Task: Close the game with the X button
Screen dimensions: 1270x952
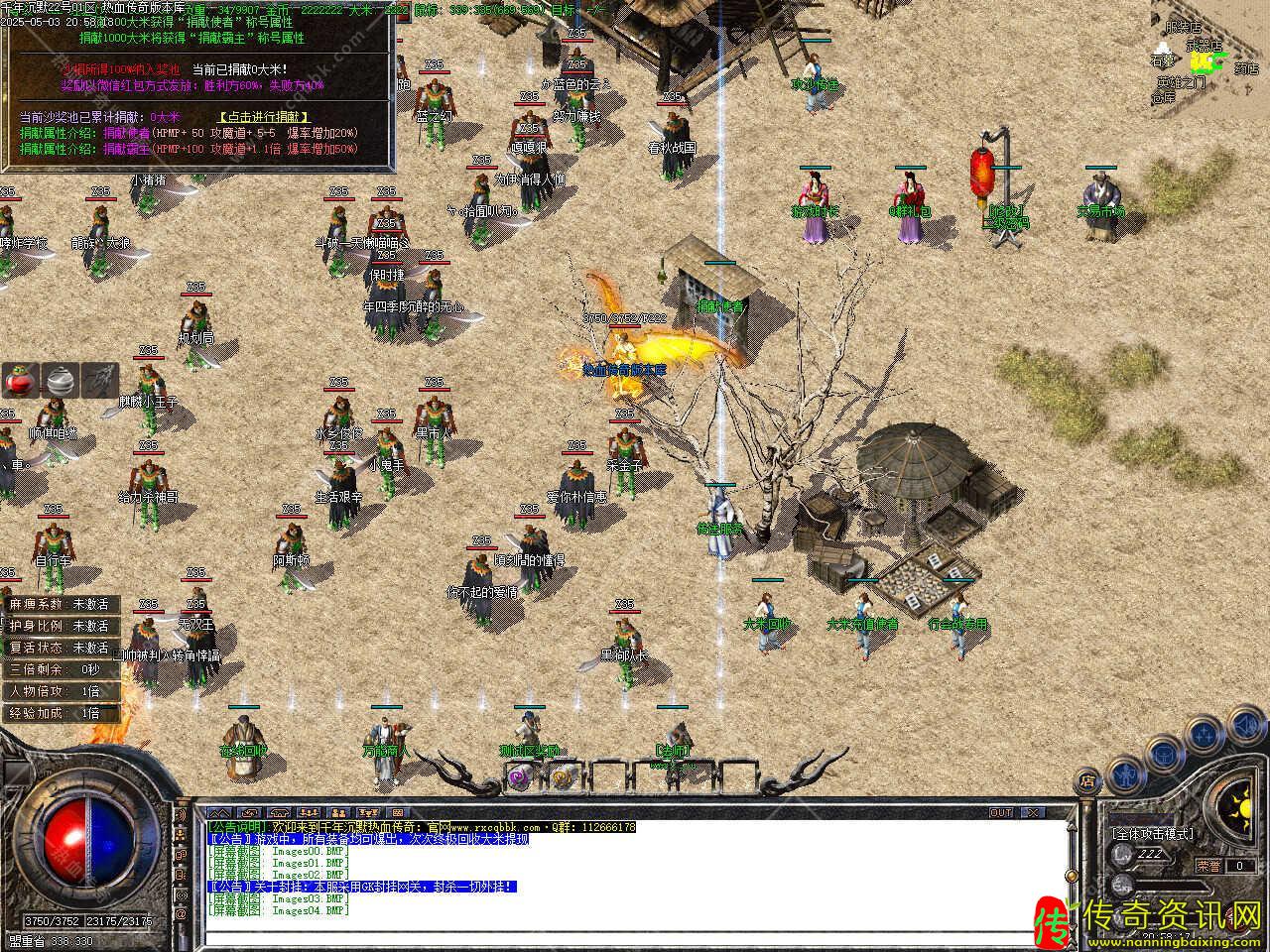Action: pyautogui.click(x=1034, y=812)
